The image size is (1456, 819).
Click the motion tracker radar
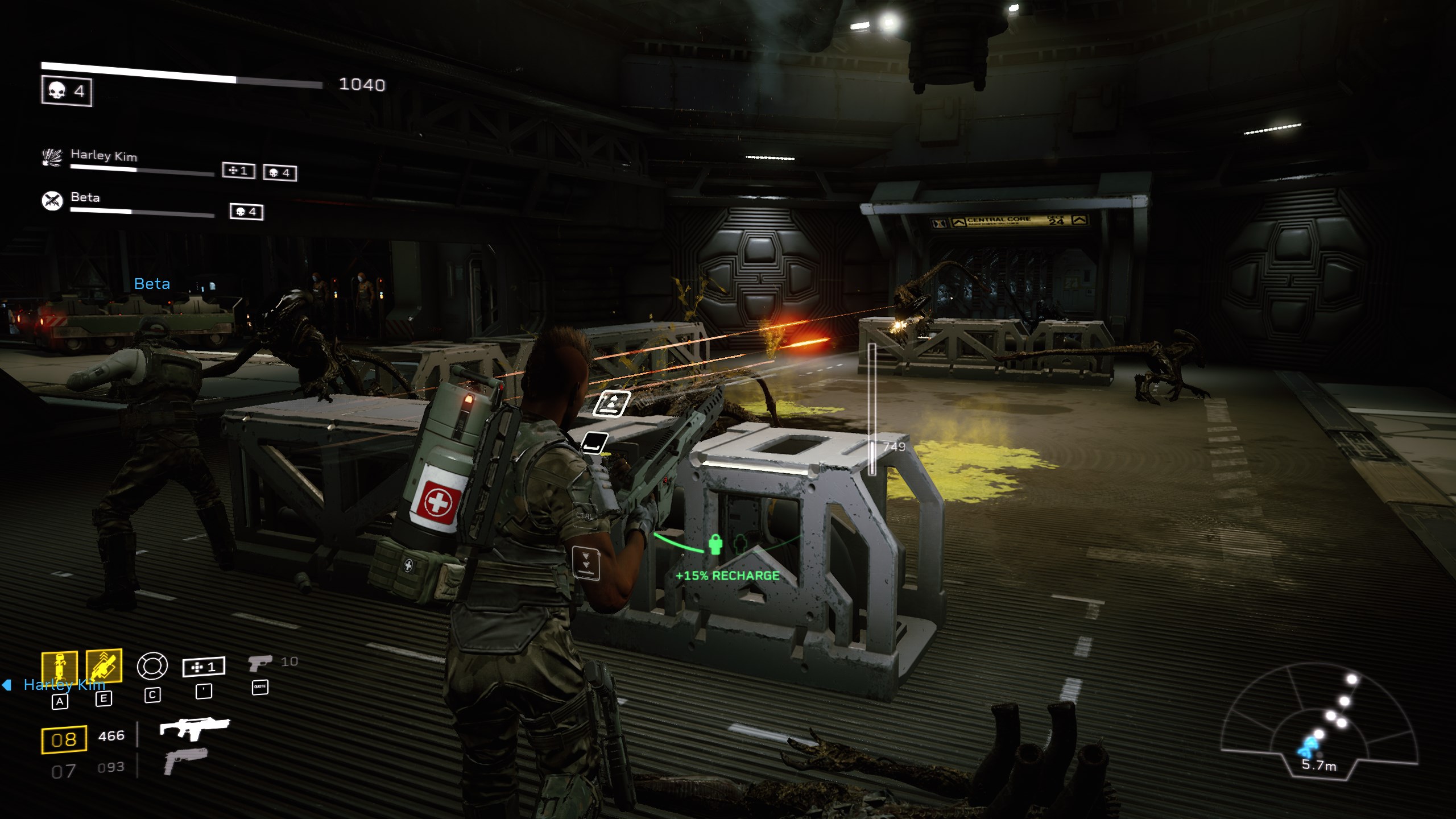point(1318,726)
